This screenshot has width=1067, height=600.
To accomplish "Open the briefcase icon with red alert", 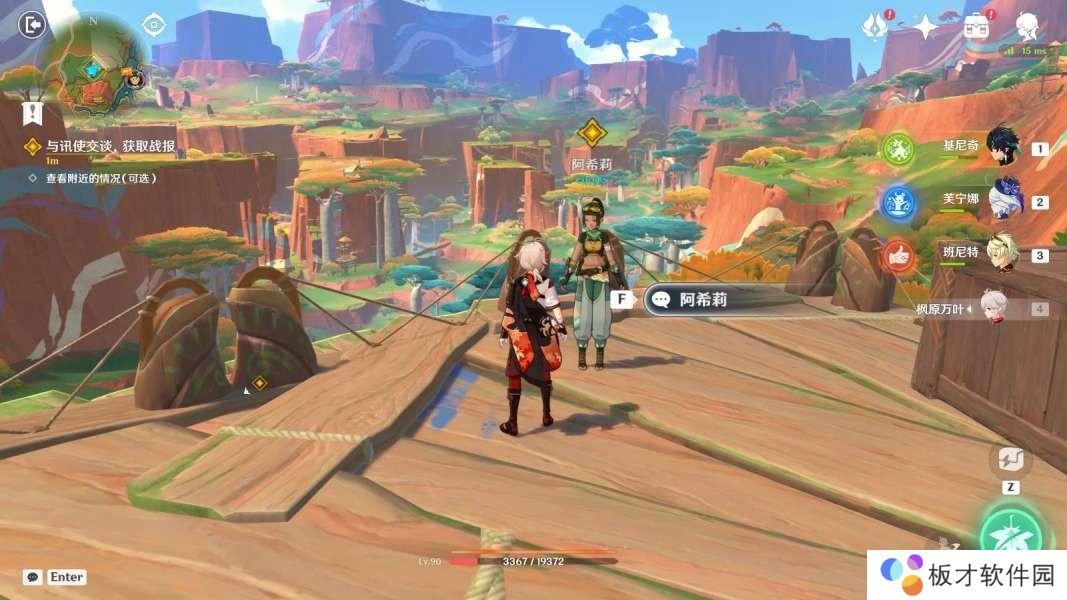I will pyautogui.click(x=976, y=27).
